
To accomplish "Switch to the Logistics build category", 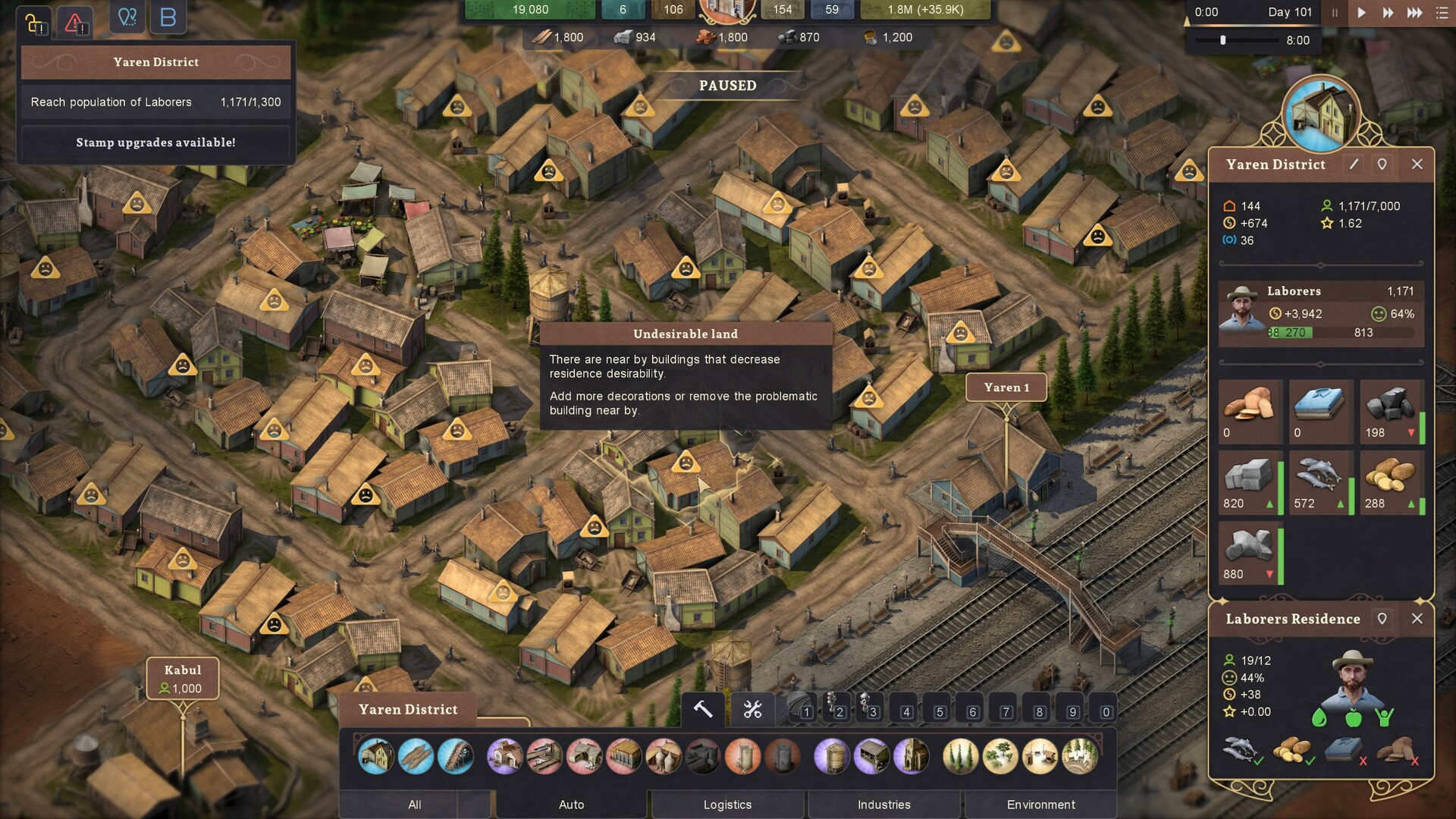I will click(x=727, y=805).
